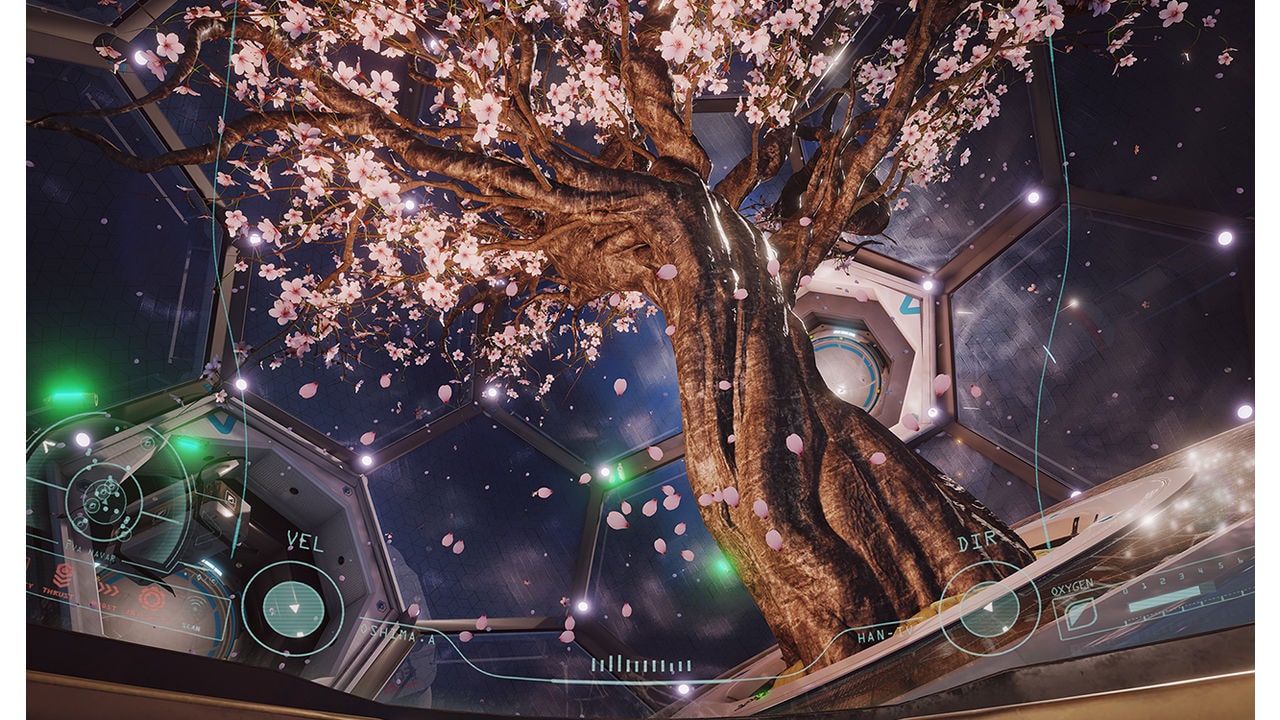
Task: Select the THRUST icon on the left console
Action: click(63, 574)
